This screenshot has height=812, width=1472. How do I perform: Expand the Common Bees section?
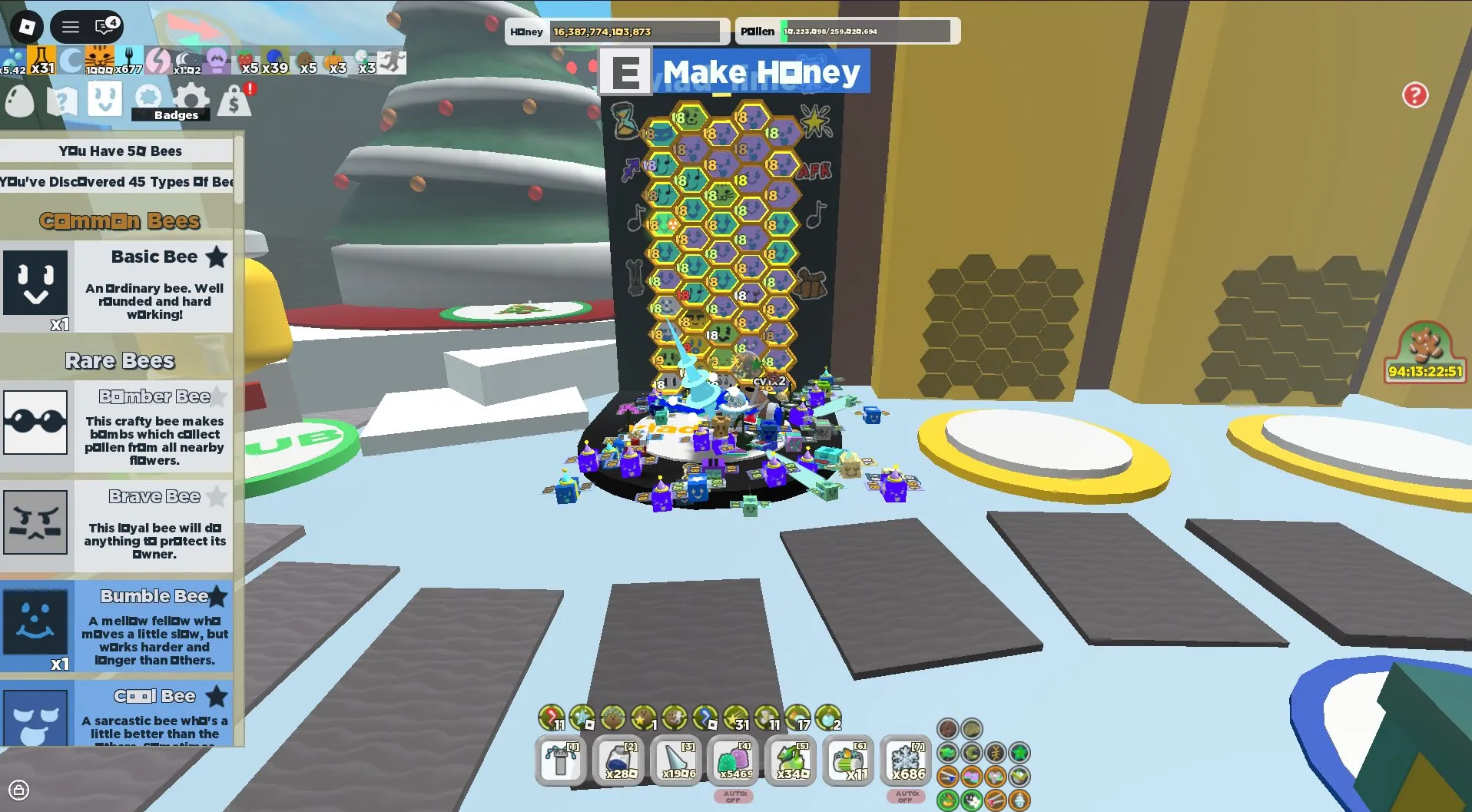point(119,221)
